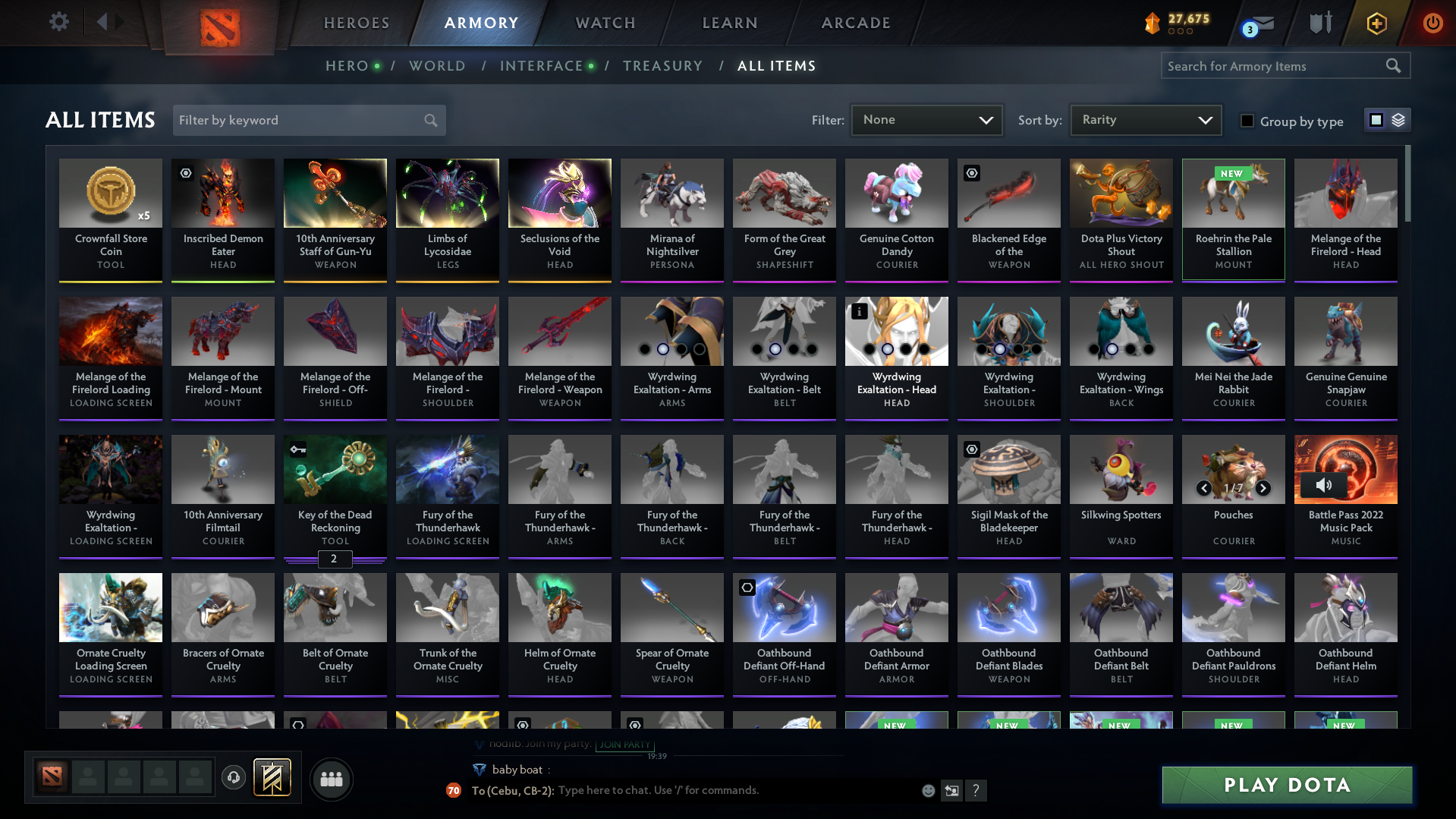Enable the Group by type checkbox

coord(1247,121)
